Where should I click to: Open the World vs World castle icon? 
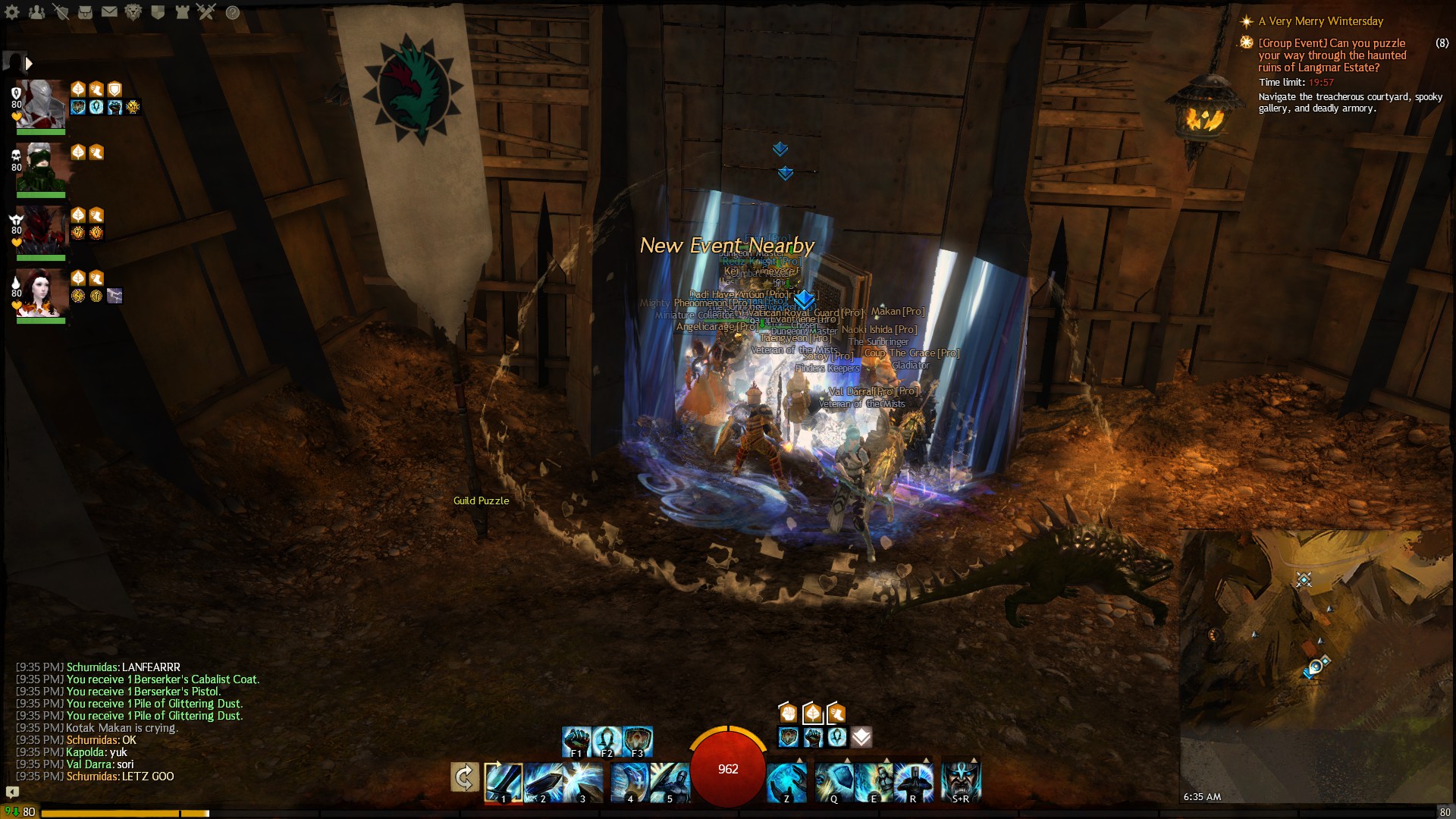coord(182,12)
